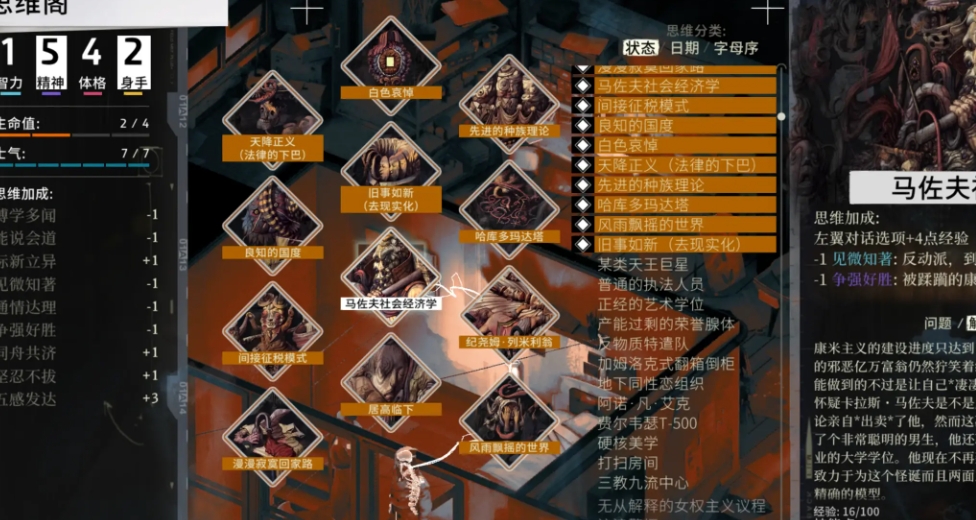The image size is (976, 520).
Task: Choose the 居高临下 thought slot
Action: click(x=390, y=380)
